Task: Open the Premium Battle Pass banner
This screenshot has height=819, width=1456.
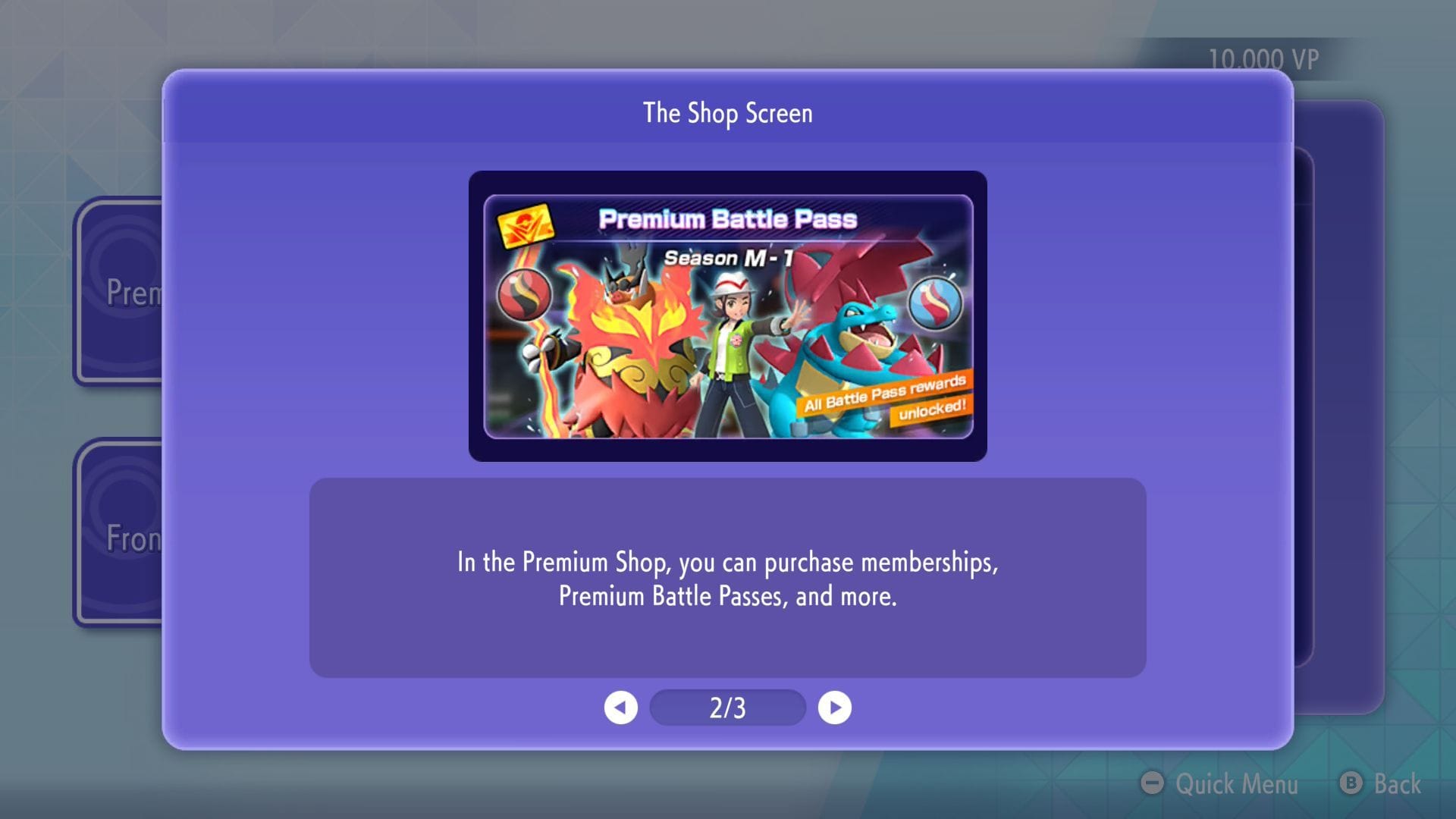Action: click(727, 316)
